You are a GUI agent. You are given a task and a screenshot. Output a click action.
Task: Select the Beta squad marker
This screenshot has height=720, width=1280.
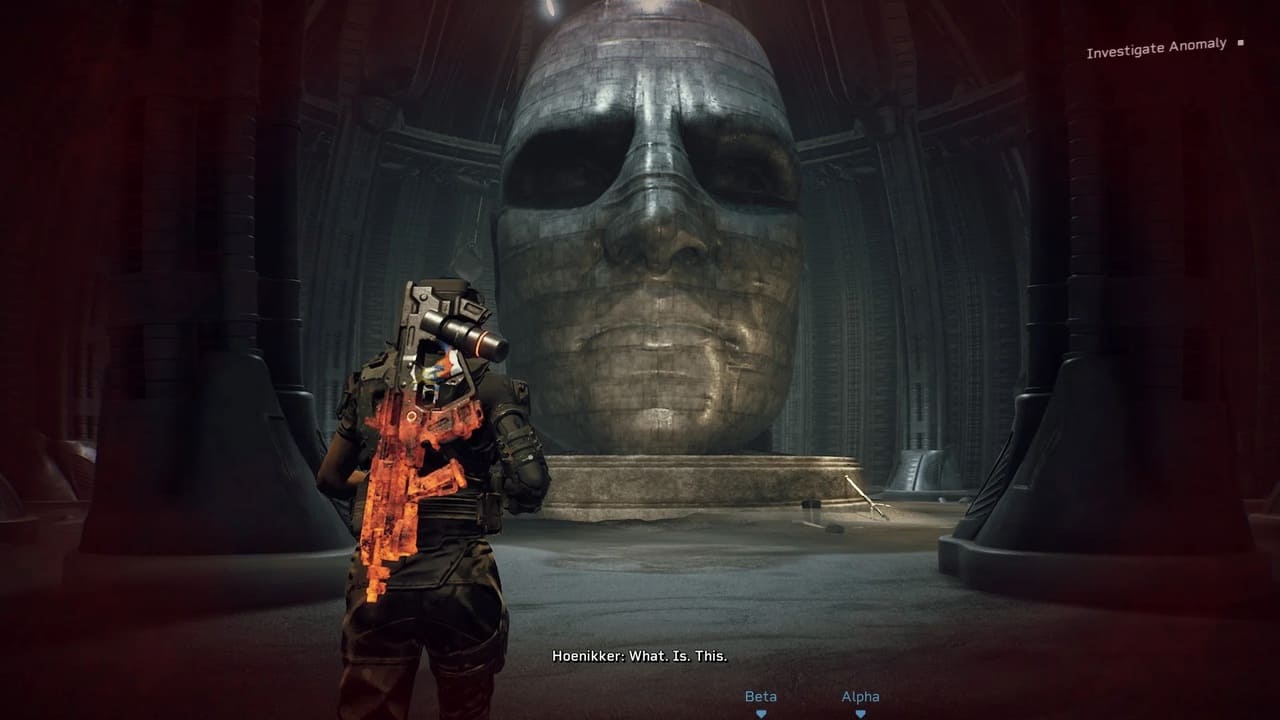coord(760,703)
